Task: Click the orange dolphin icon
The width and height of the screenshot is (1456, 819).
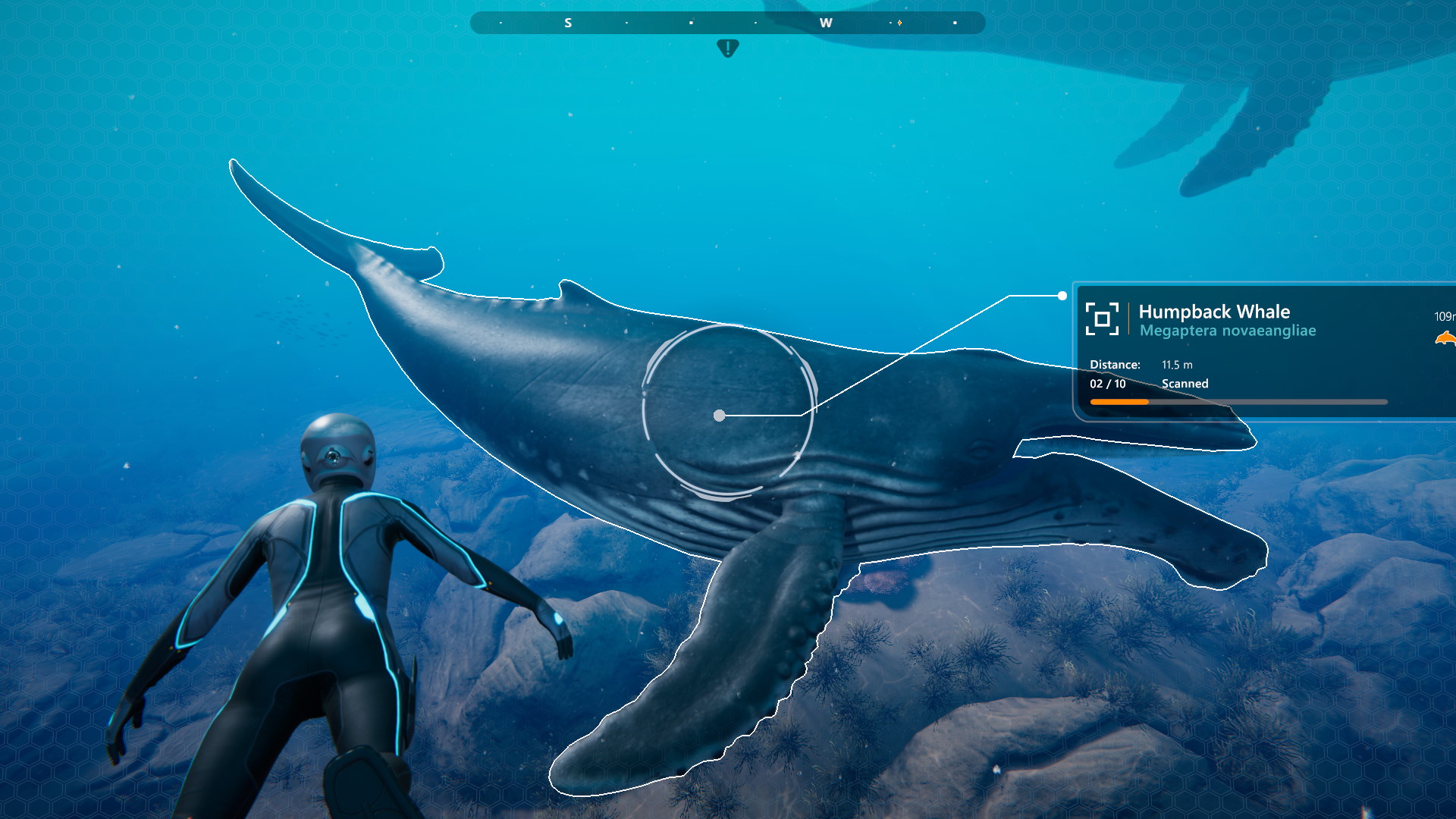Action: (x=1446, y=338)
